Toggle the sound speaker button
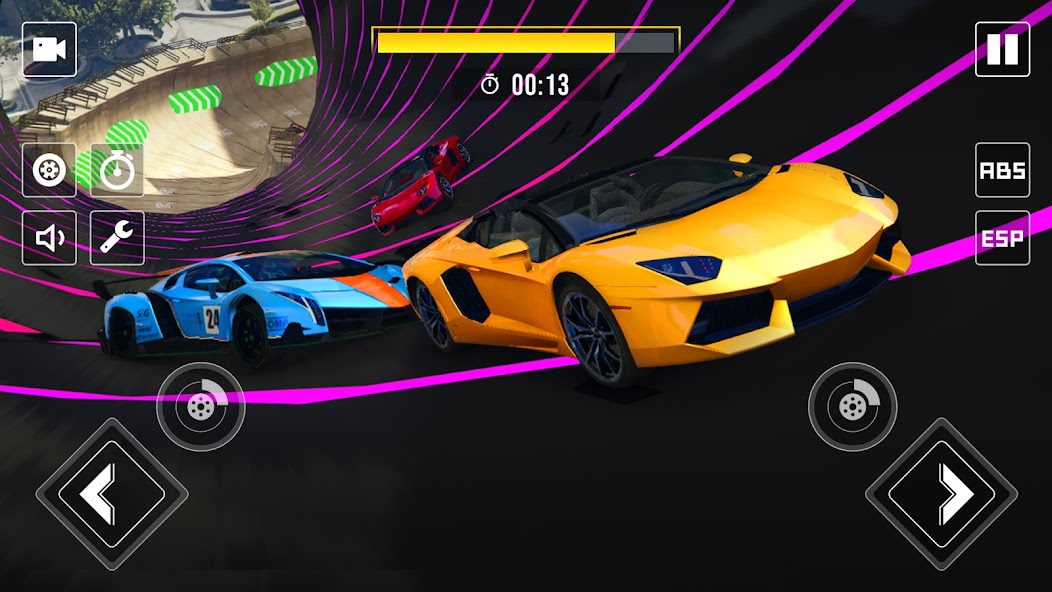This screenshot has width=1052, height=592. click(49, 238)
